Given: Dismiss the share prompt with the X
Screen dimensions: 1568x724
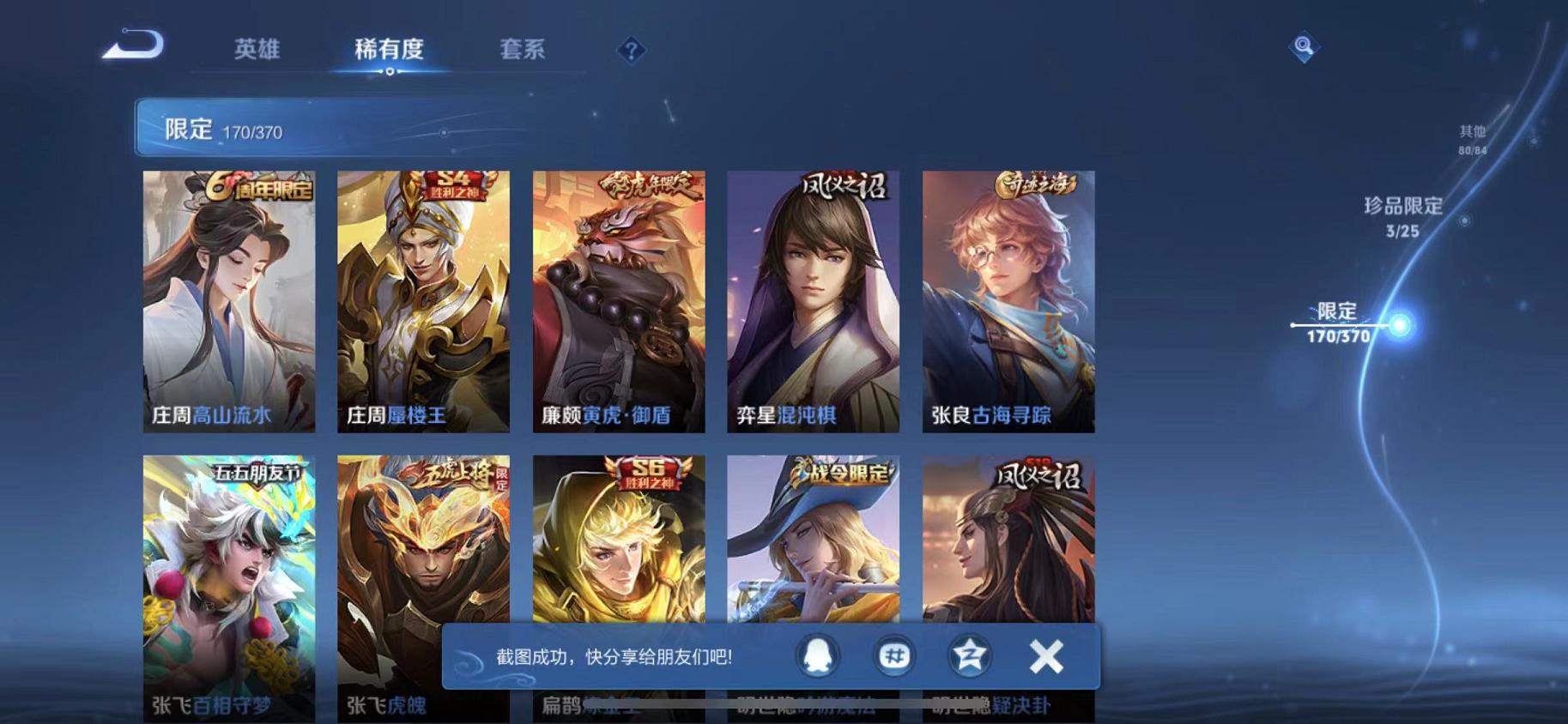Looking at the screenshot, I should click(x=1046, y=655).
